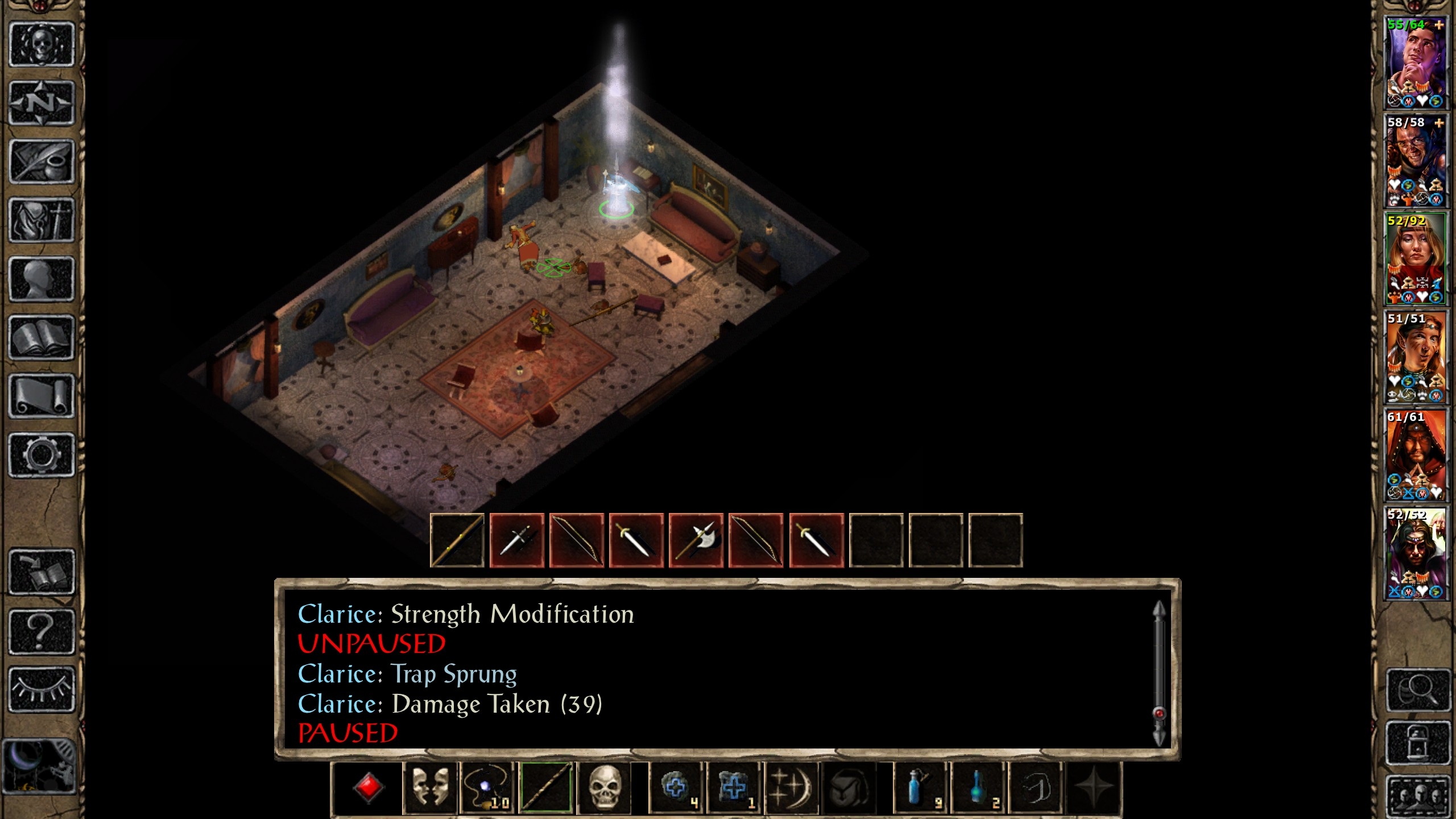Screen dimensions: 1456x819
Task: Use the blue potion stack of 9
Action: click(x=920, y=788)
